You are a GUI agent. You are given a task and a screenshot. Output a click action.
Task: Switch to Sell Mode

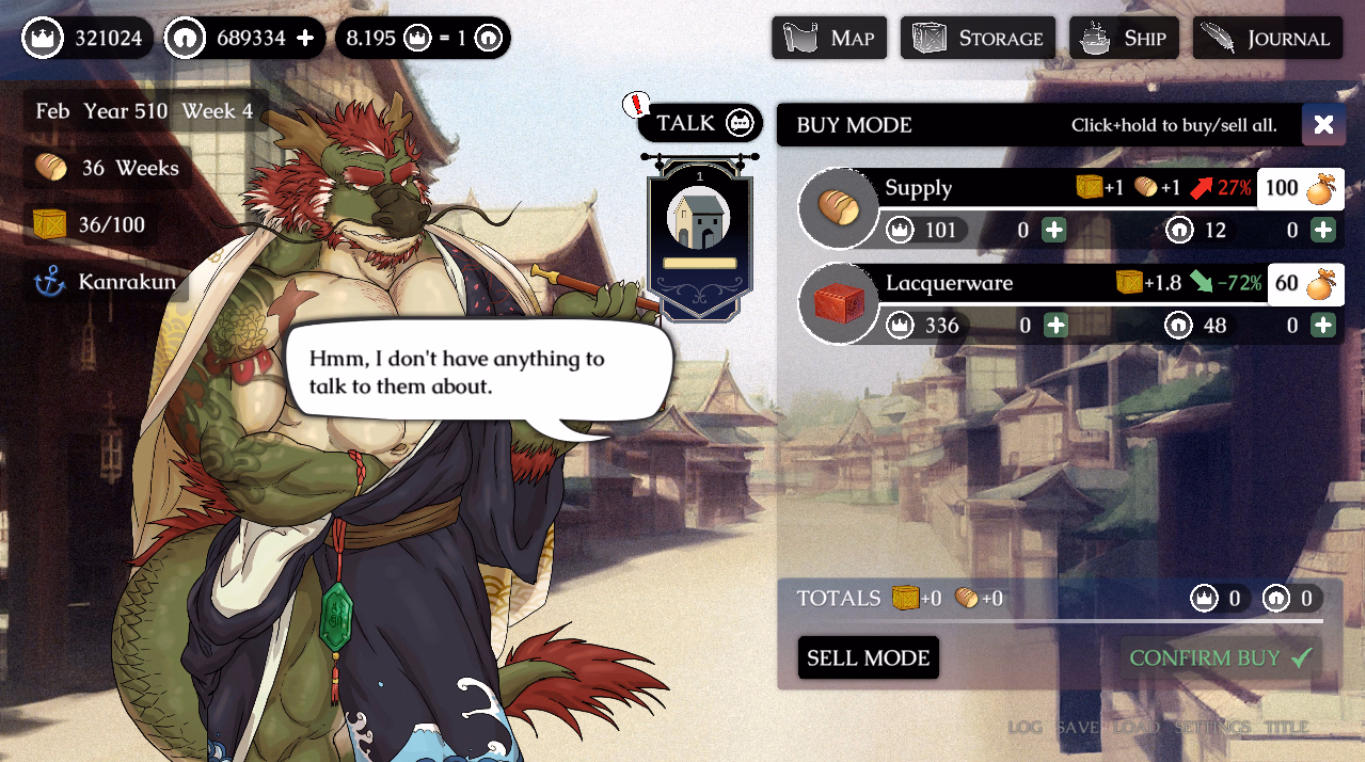(x=868, y=658)
